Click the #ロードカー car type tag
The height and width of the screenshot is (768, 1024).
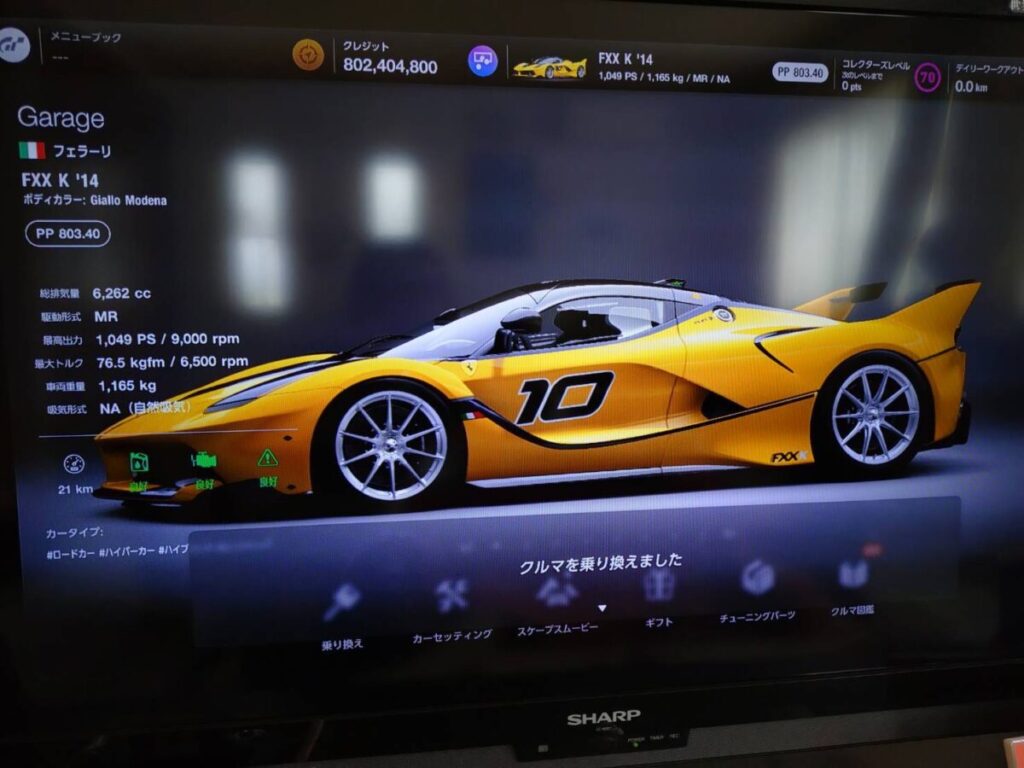pos(70,552)
